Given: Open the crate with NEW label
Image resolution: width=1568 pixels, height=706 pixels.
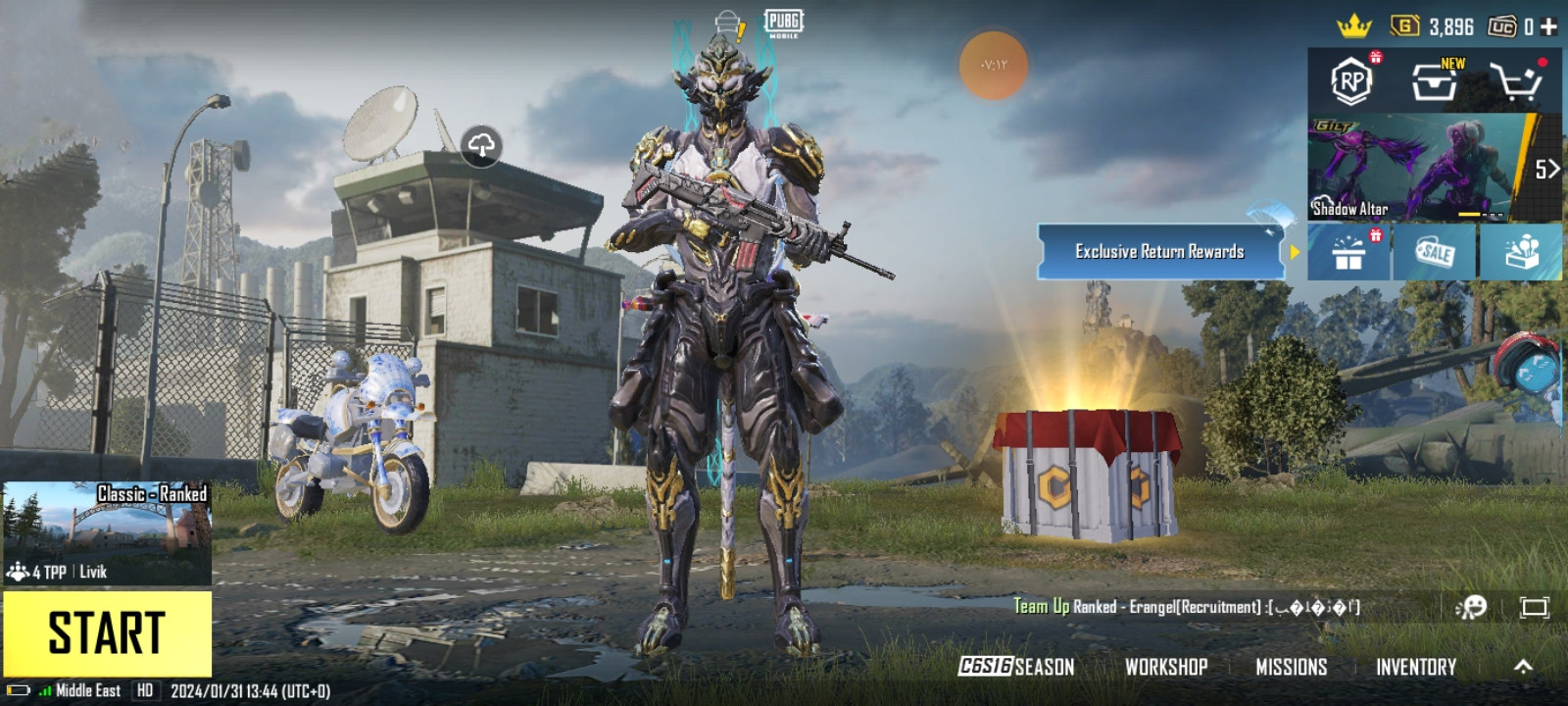Looking at the screenshot, I should point(1435,80).
